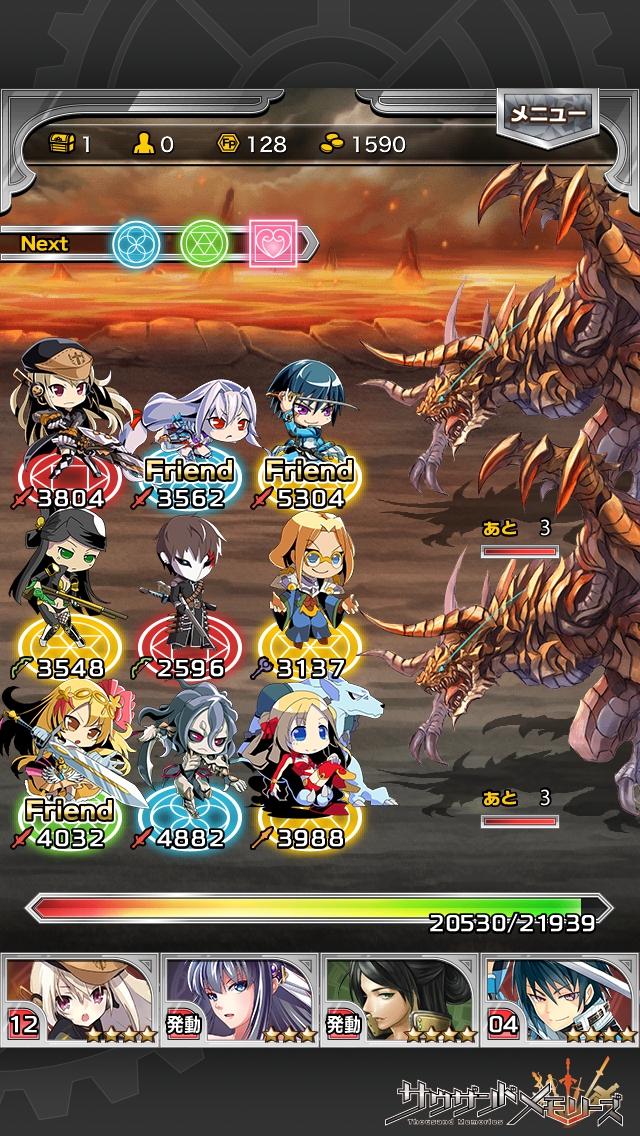Image resolution: width=640 pixels, height=1136 pixels.
Task: Open the メニュー menu button
Action: (547, 114)
